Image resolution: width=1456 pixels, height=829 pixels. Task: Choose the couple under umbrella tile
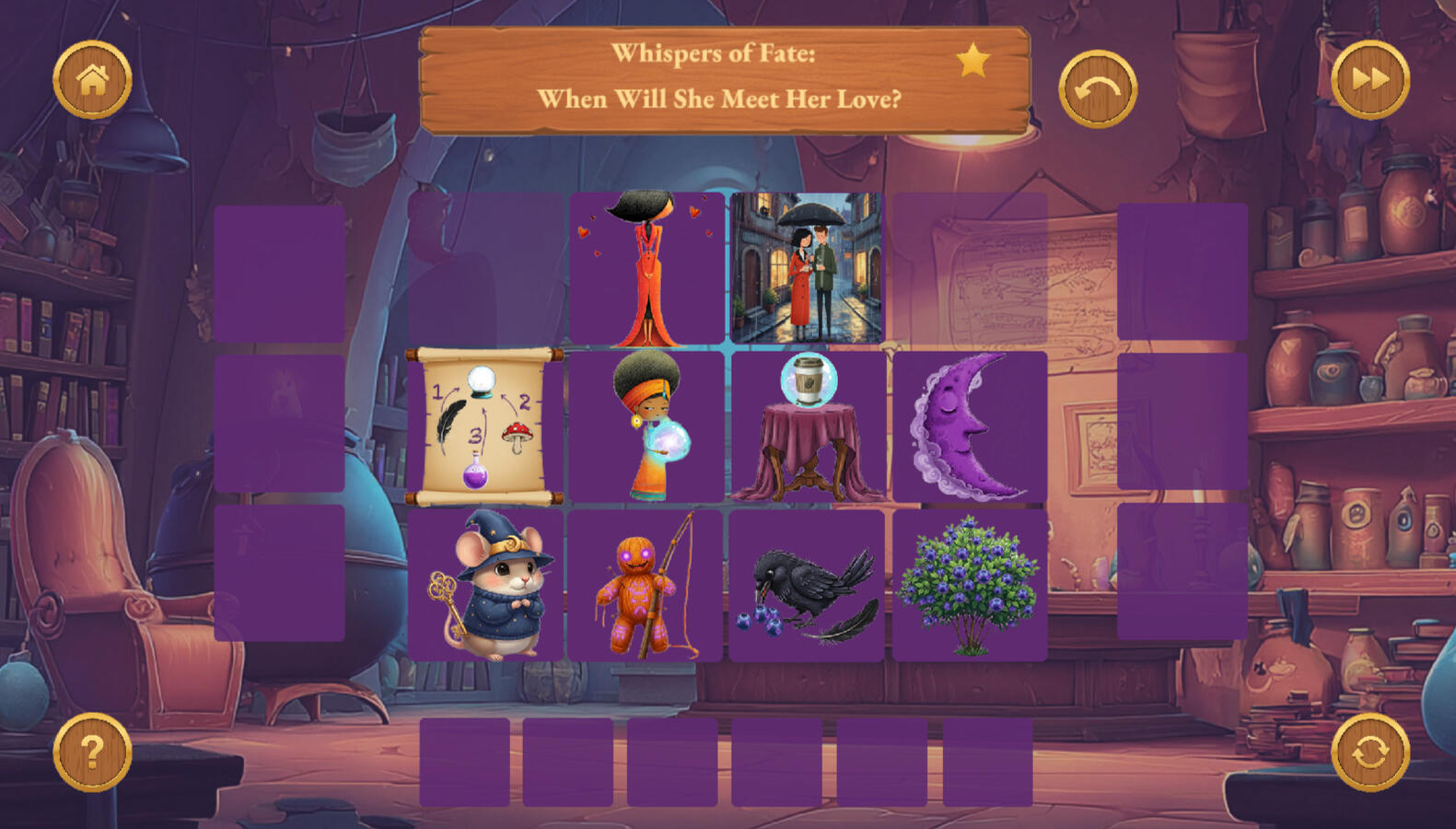pyautogui.click(x=807, y=268)
